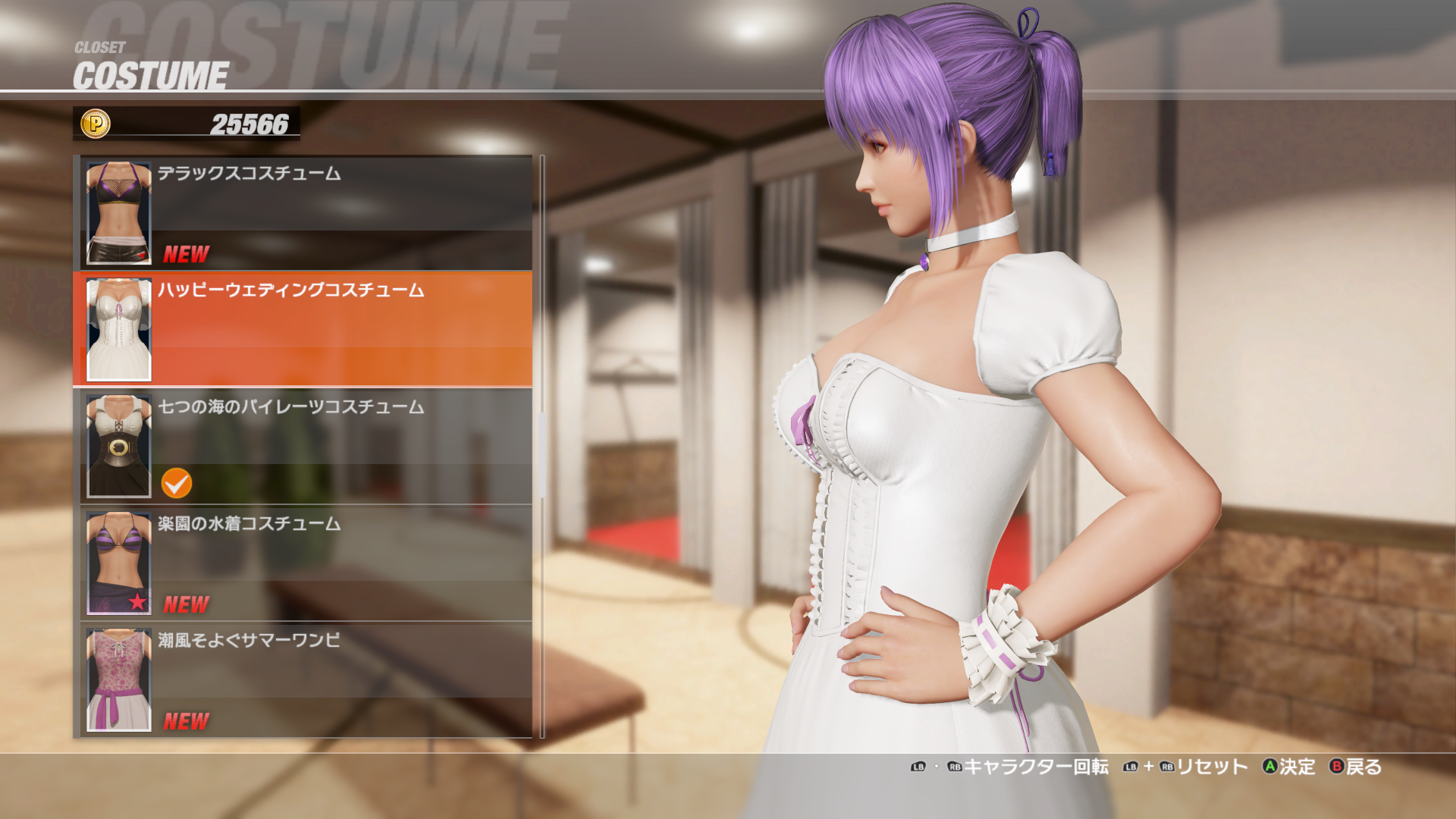The image size is (1456, 819).
Task: Click the purple striped swimsuit thumbnail
Action: coord(119,563)
